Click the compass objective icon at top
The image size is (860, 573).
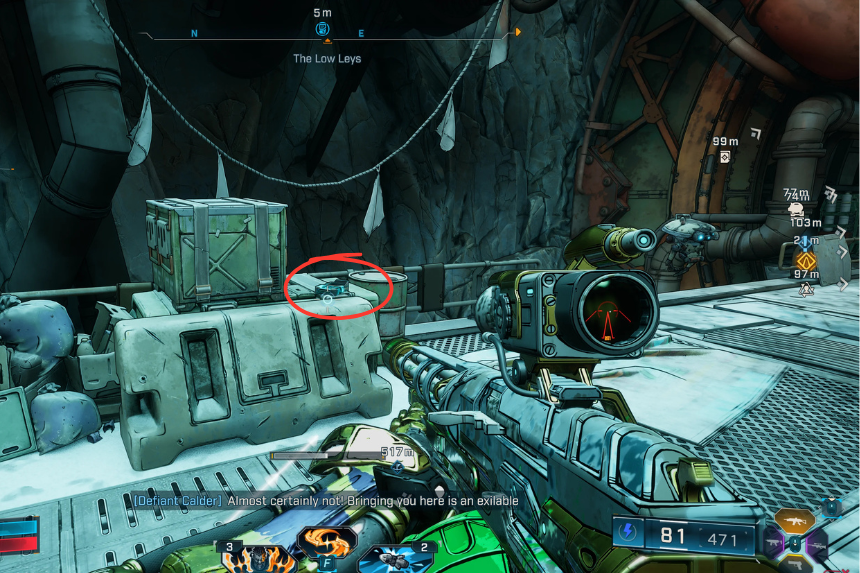point(323,28)
